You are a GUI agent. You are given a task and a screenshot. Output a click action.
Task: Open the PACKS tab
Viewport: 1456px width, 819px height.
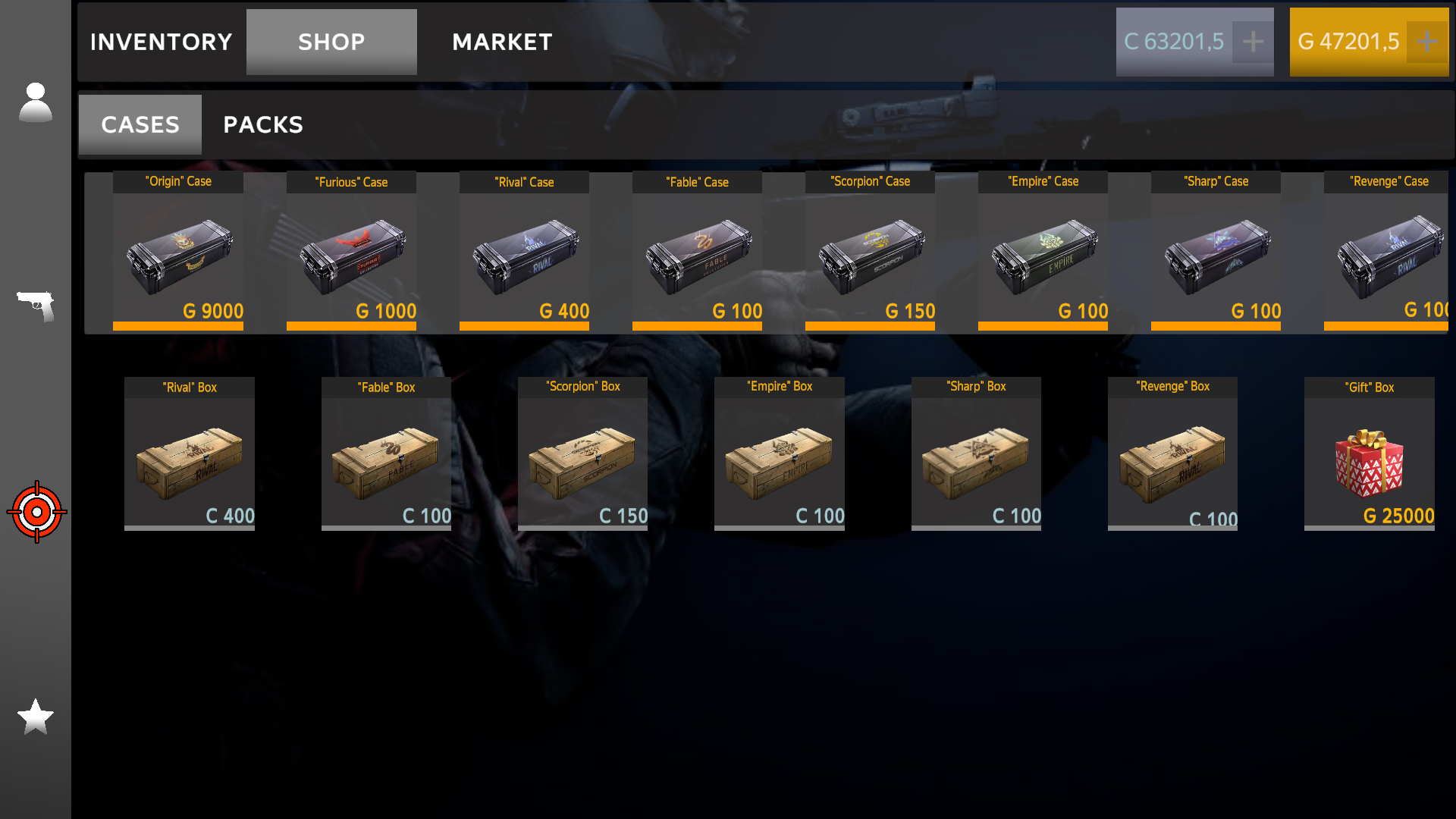pos(262,124)
